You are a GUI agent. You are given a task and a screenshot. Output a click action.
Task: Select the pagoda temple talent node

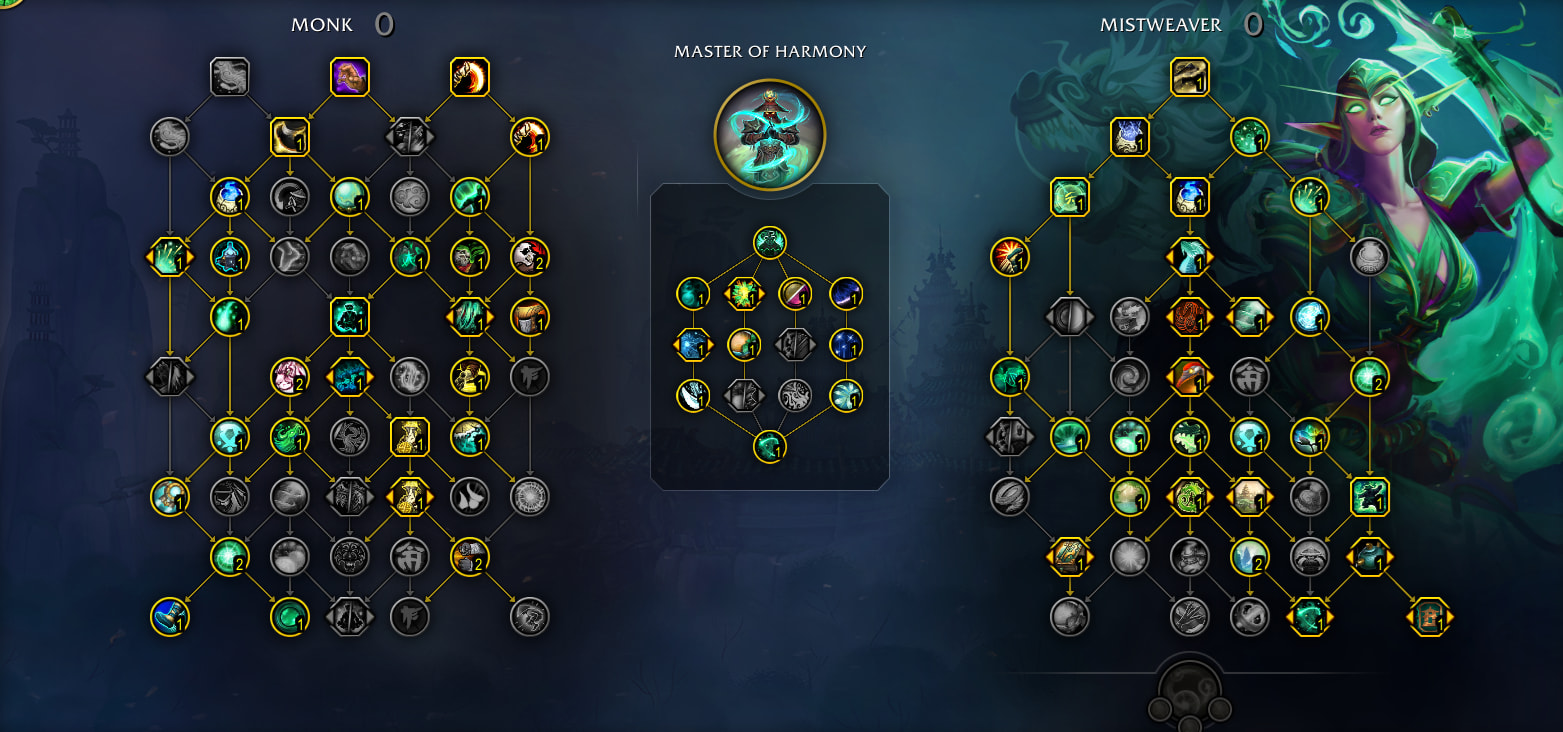point(1249,497)
